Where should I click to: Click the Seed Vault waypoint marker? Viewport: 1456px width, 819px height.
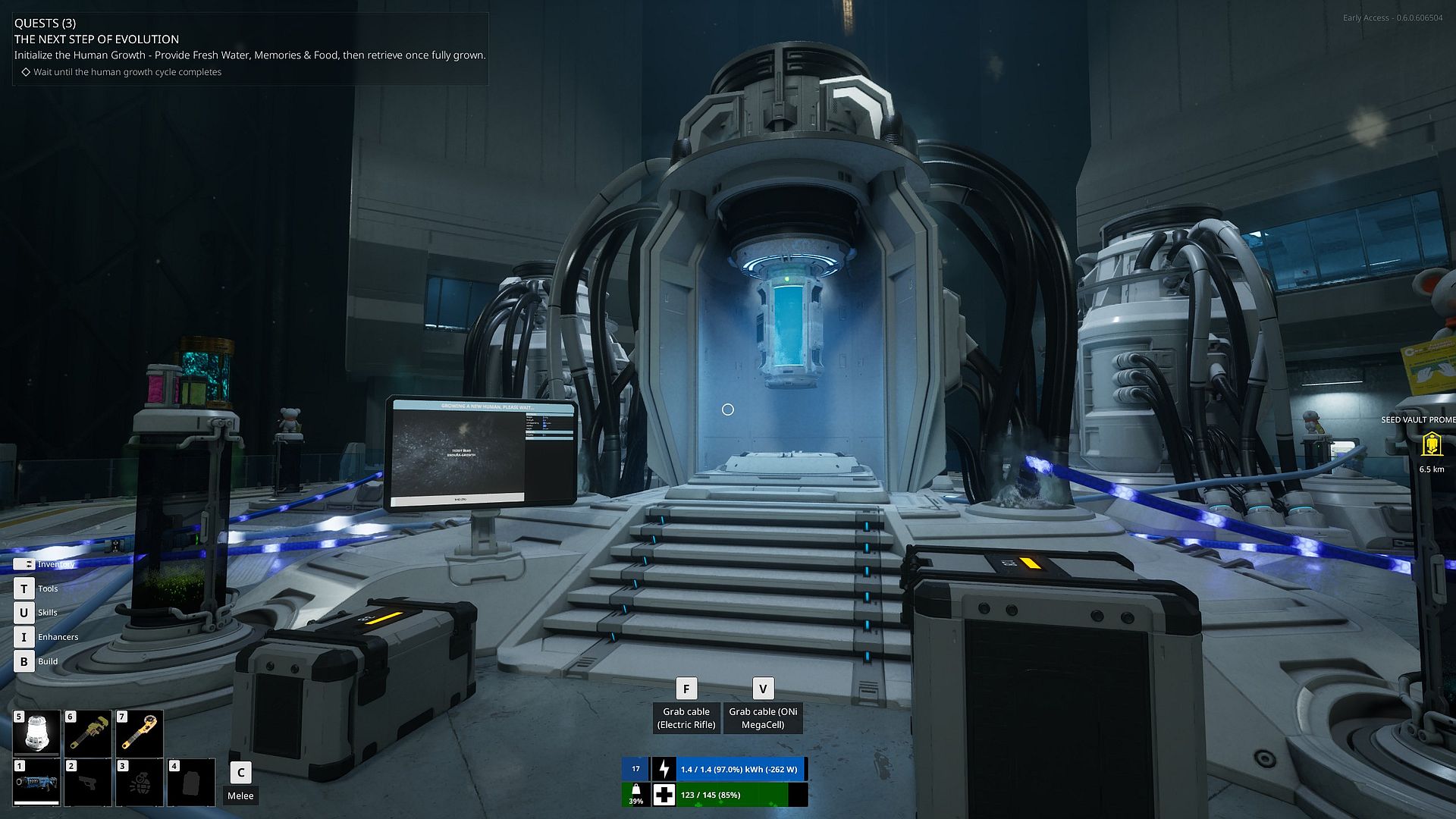tap(1431, 444)
